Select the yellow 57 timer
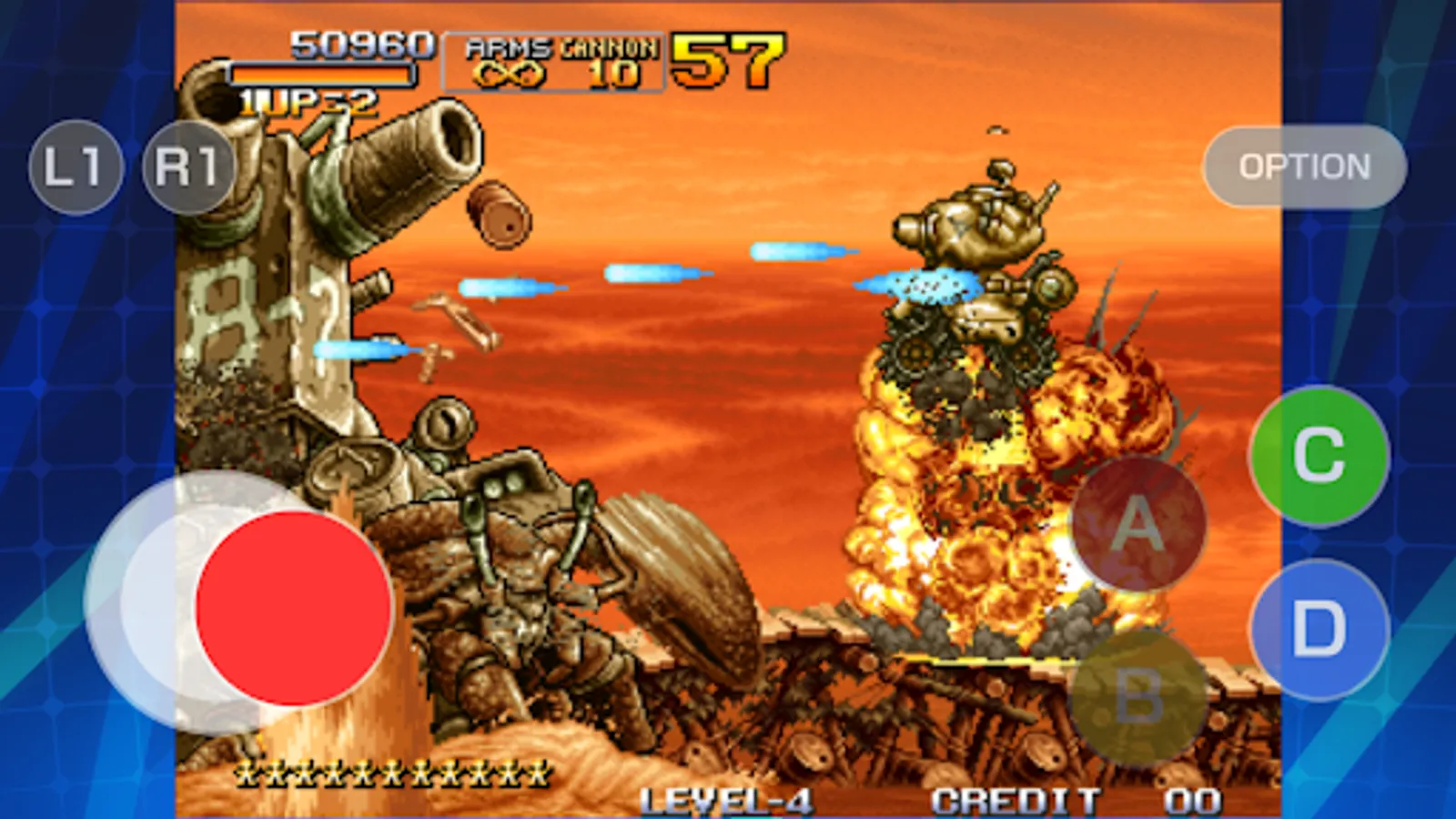The image size is (1456, 819). tap(728, 61)
